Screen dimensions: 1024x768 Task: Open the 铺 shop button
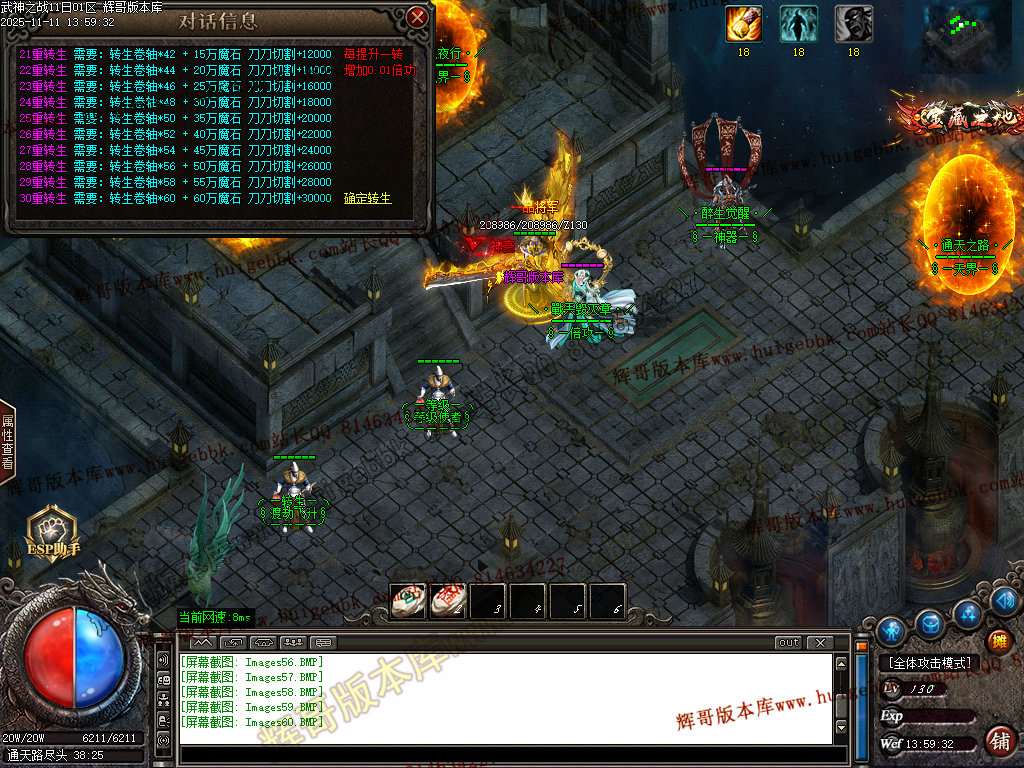coord(998,741)
